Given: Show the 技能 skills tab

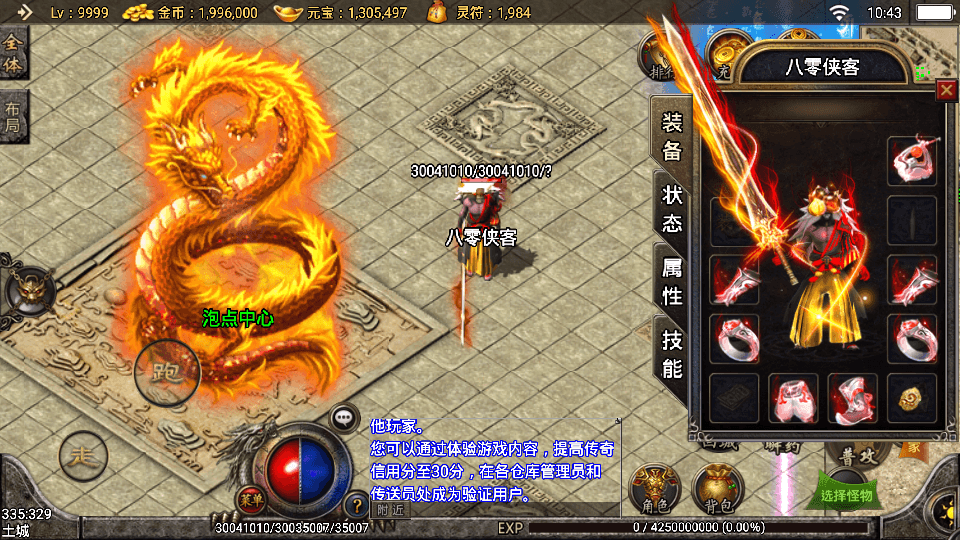Looking at the screenshot, I should (672, 354).
